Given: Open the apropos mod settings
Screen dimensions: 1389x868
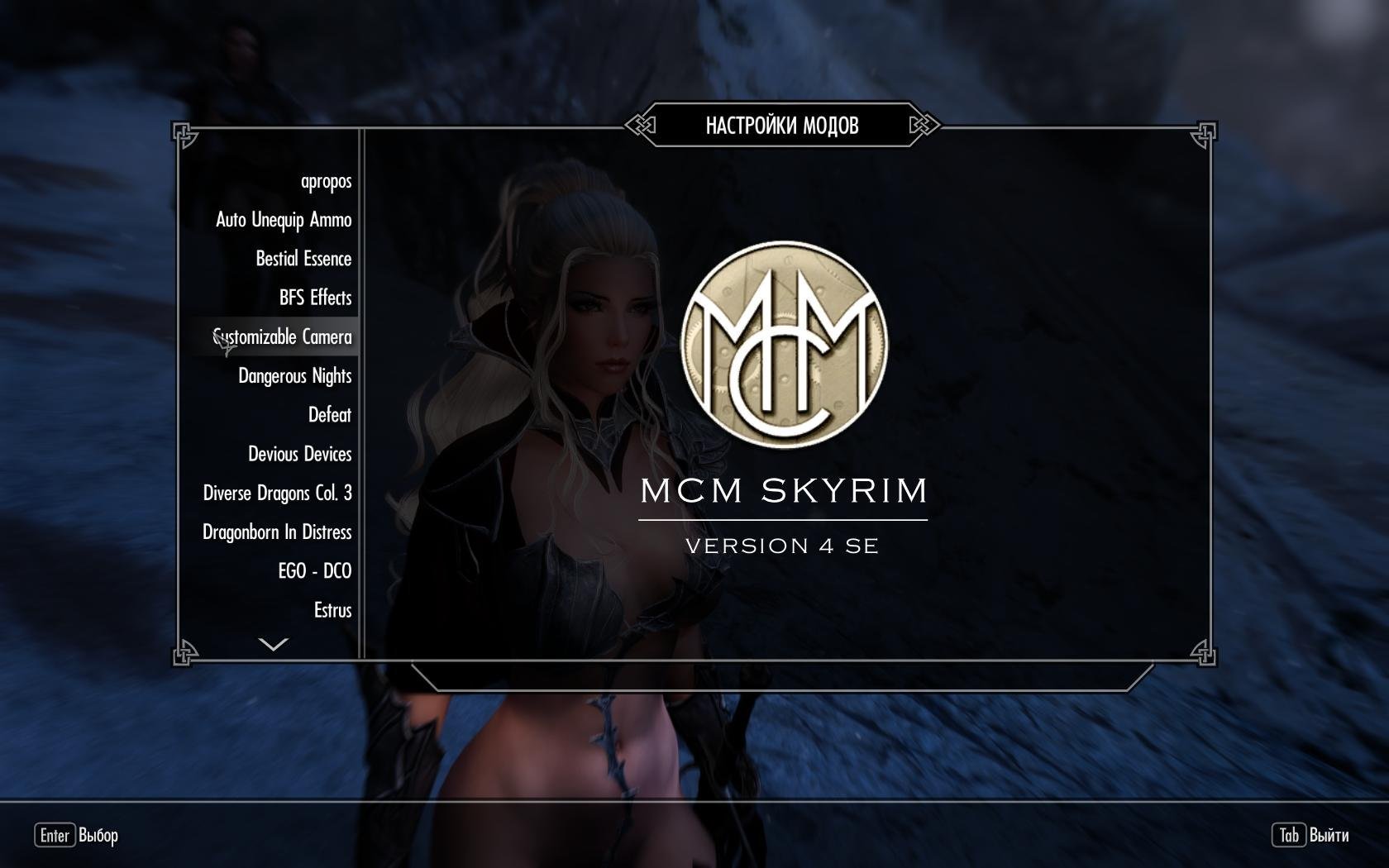Looking at the screenshot, I should [326, 181].
